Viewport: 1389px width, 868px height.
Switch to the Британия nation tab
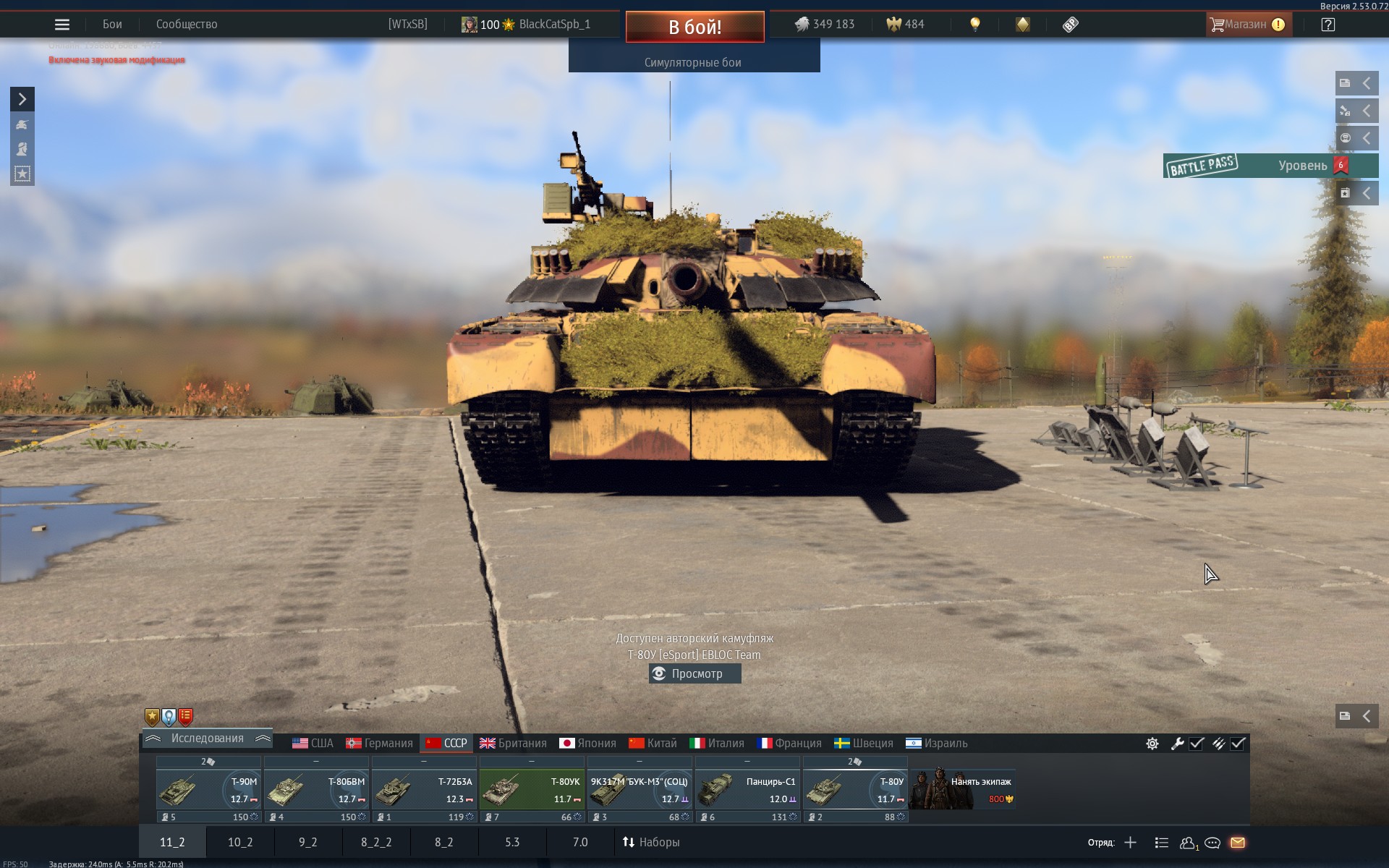tap(513, 743)
